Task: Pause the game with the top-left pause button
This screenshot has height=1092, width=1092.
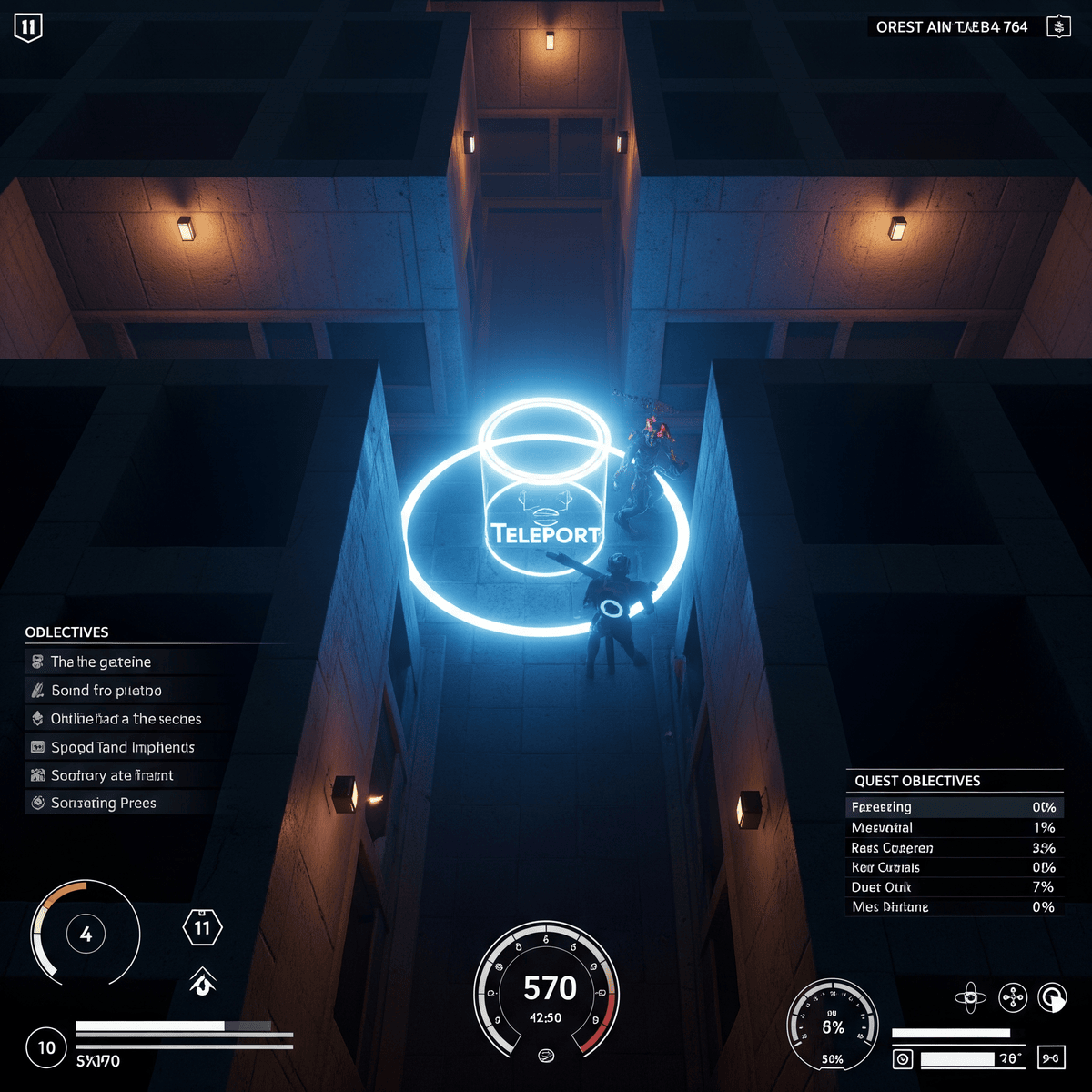Action: tap(28, 27)
